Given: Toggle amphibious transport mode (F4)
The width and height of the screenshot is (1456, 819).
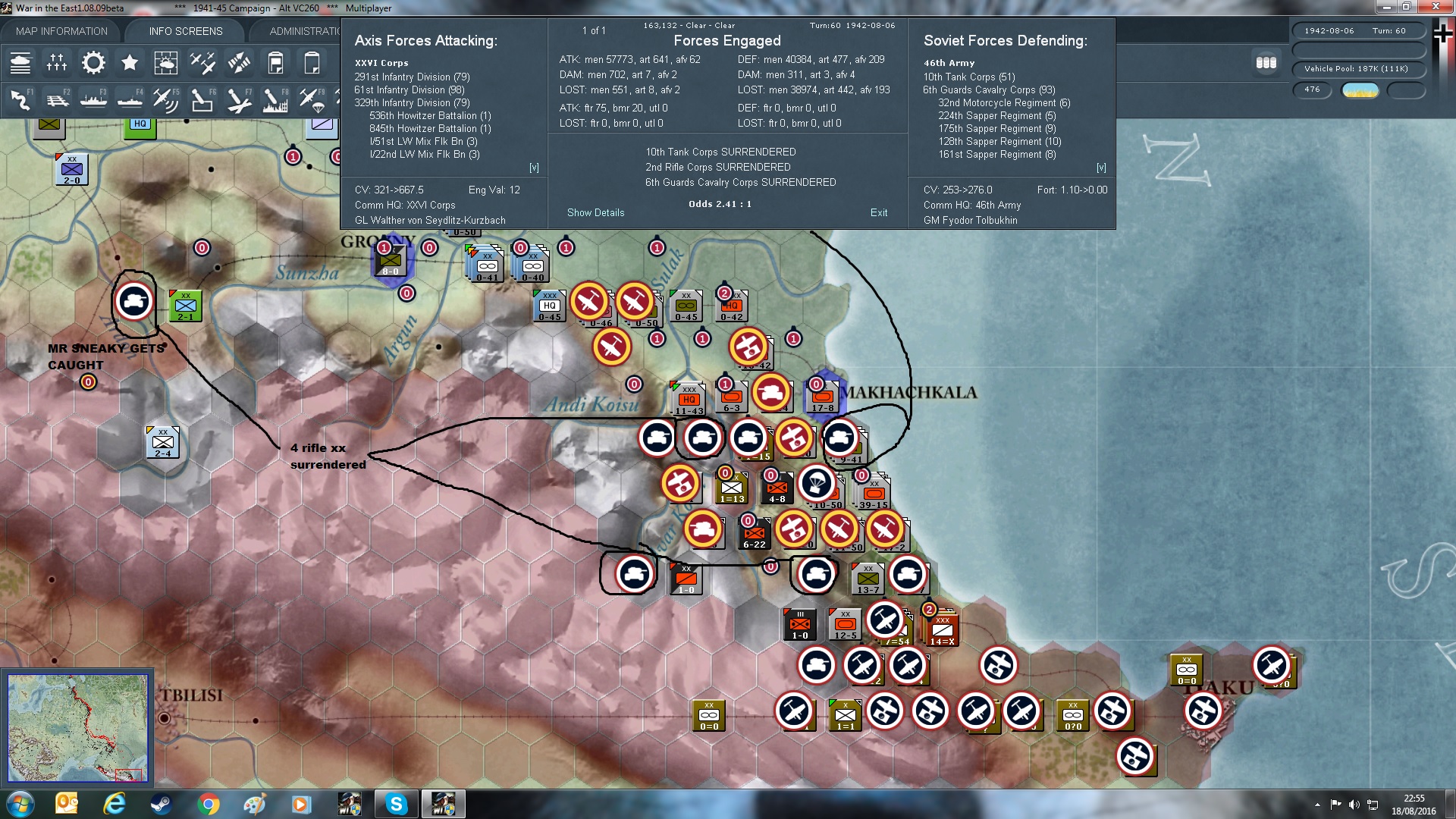Looking at the screenshot, I should pos(129,99).
